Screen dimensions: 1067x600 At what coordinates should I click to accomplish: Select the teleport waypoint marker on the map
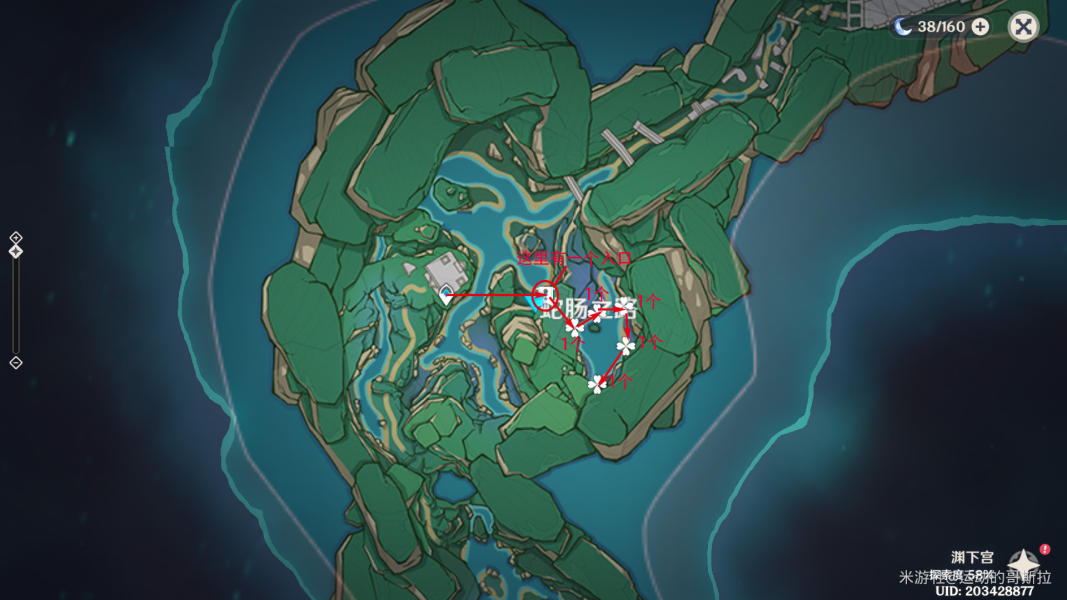pyautogui.click(x=446, y=294)
